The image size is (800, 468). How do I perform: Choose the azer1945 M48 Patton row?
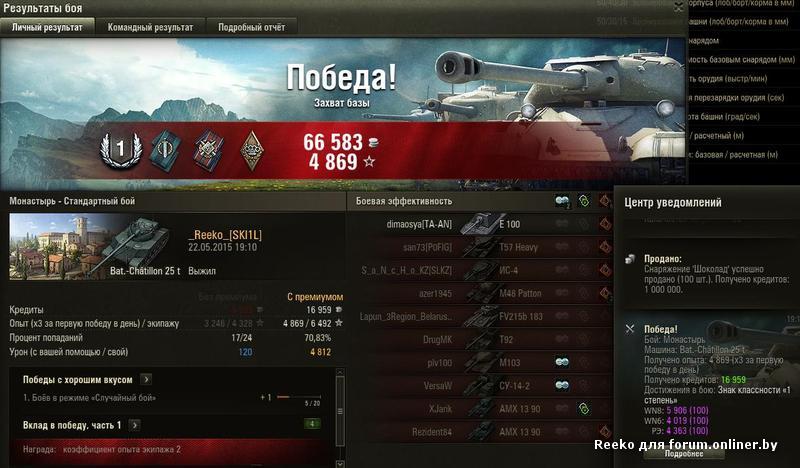480,294
